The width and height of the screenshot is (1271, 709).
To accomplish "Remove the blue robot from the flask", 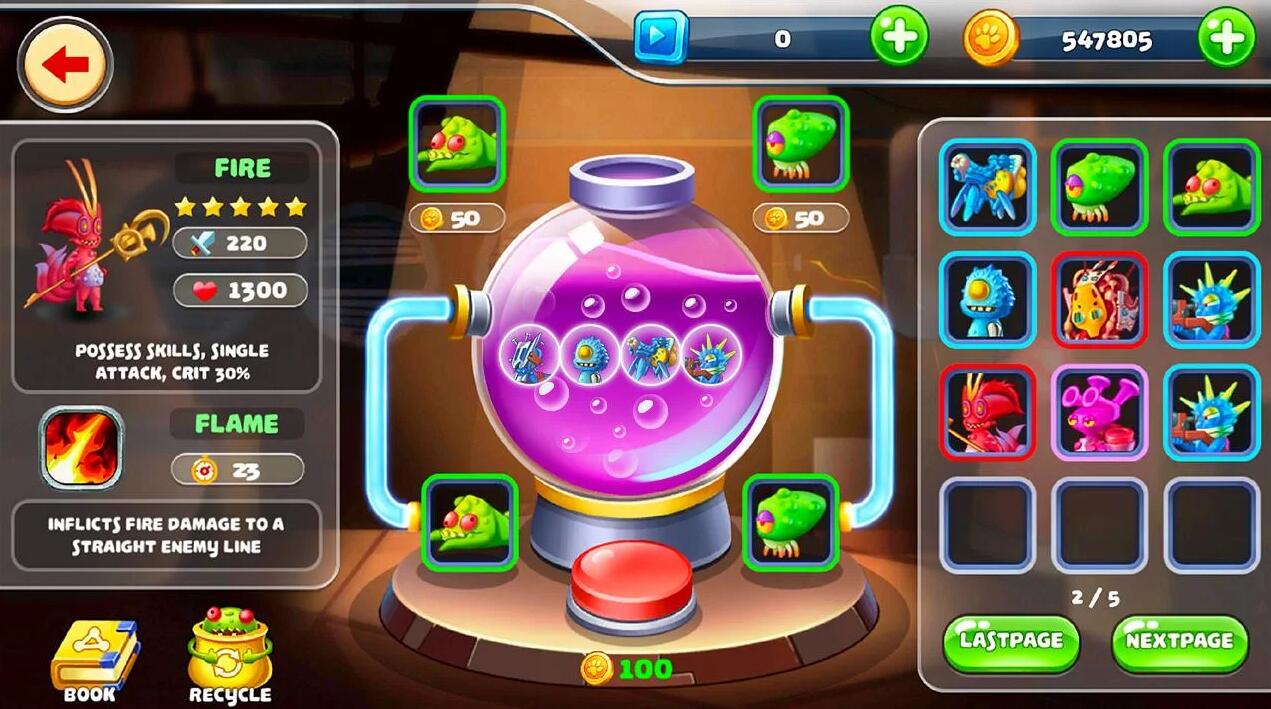I will [528, 353].
